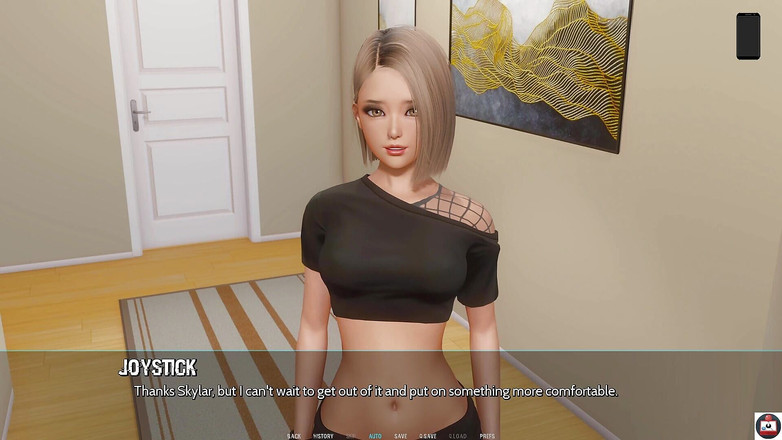Click the dialogue box to continue
This screenshot has height=440, width=782.
390,390
